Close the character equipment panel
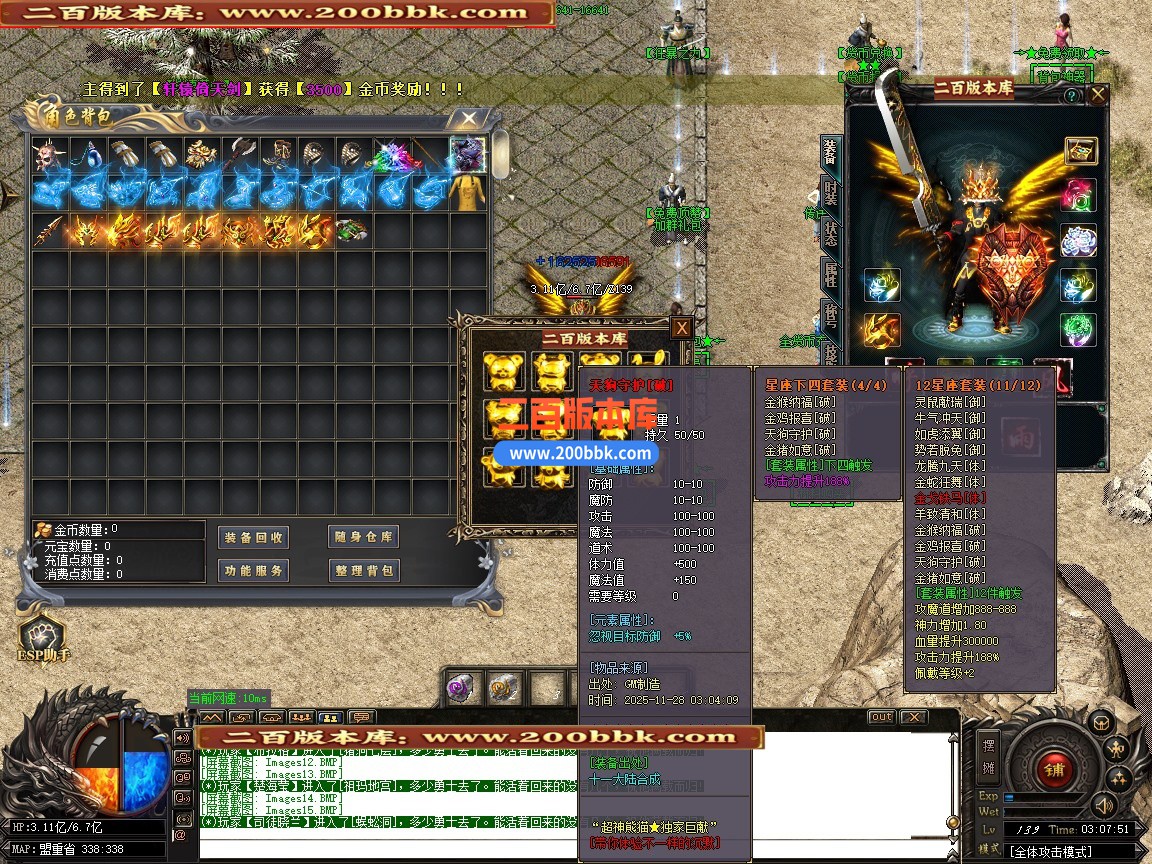This screenshot has width=1152, height=864. click(x=1098, y=95)
